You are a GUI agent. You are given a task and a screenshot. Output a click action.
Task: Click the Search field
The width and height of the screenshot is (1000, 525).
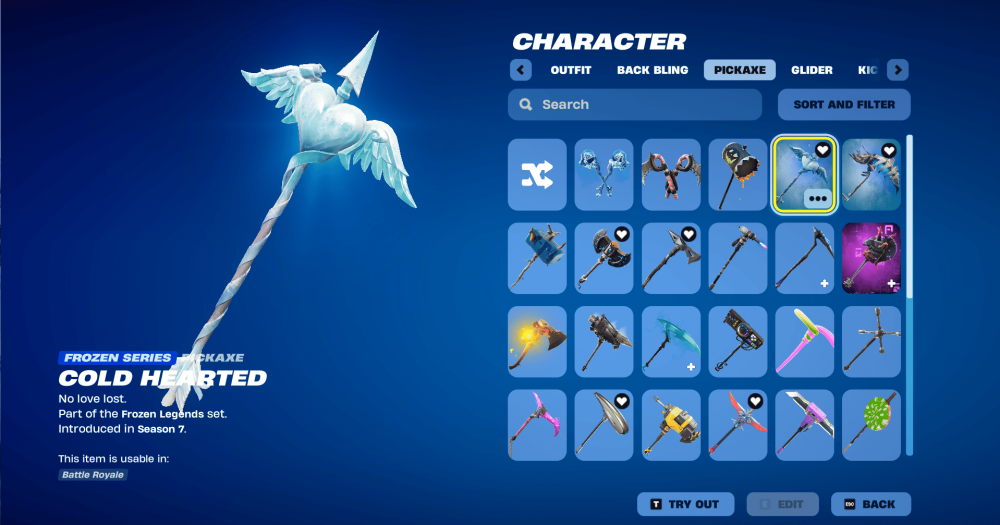[x=635, y=105]
